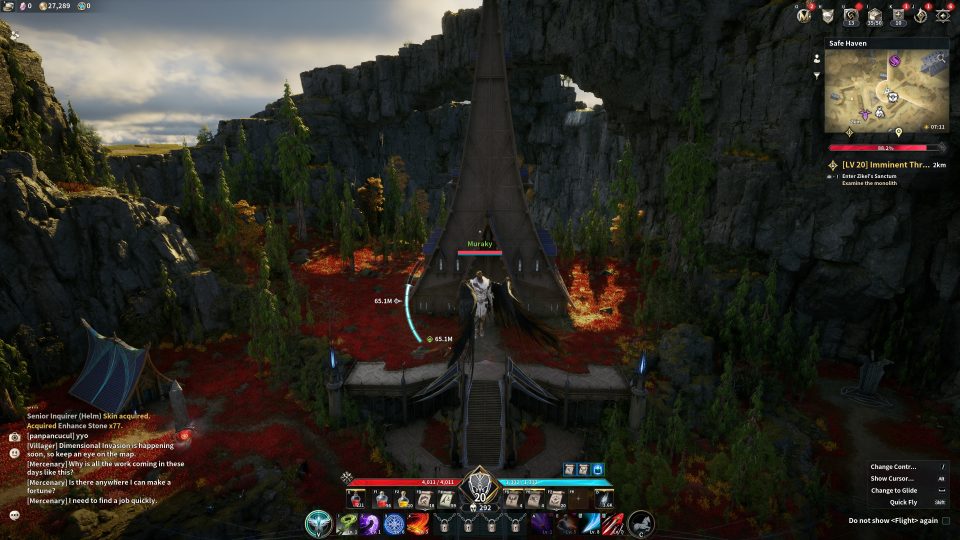
Task: Click the blue glowing buff icon above mana
Action: (599, 468)
